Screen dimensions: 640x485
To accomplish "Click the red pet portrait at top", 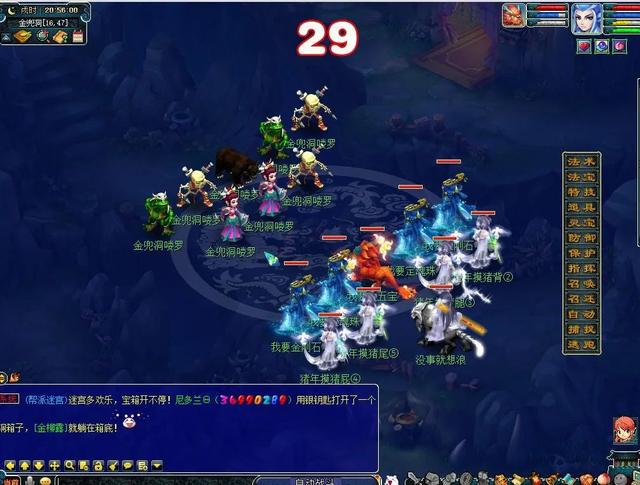I will (514, 14).
